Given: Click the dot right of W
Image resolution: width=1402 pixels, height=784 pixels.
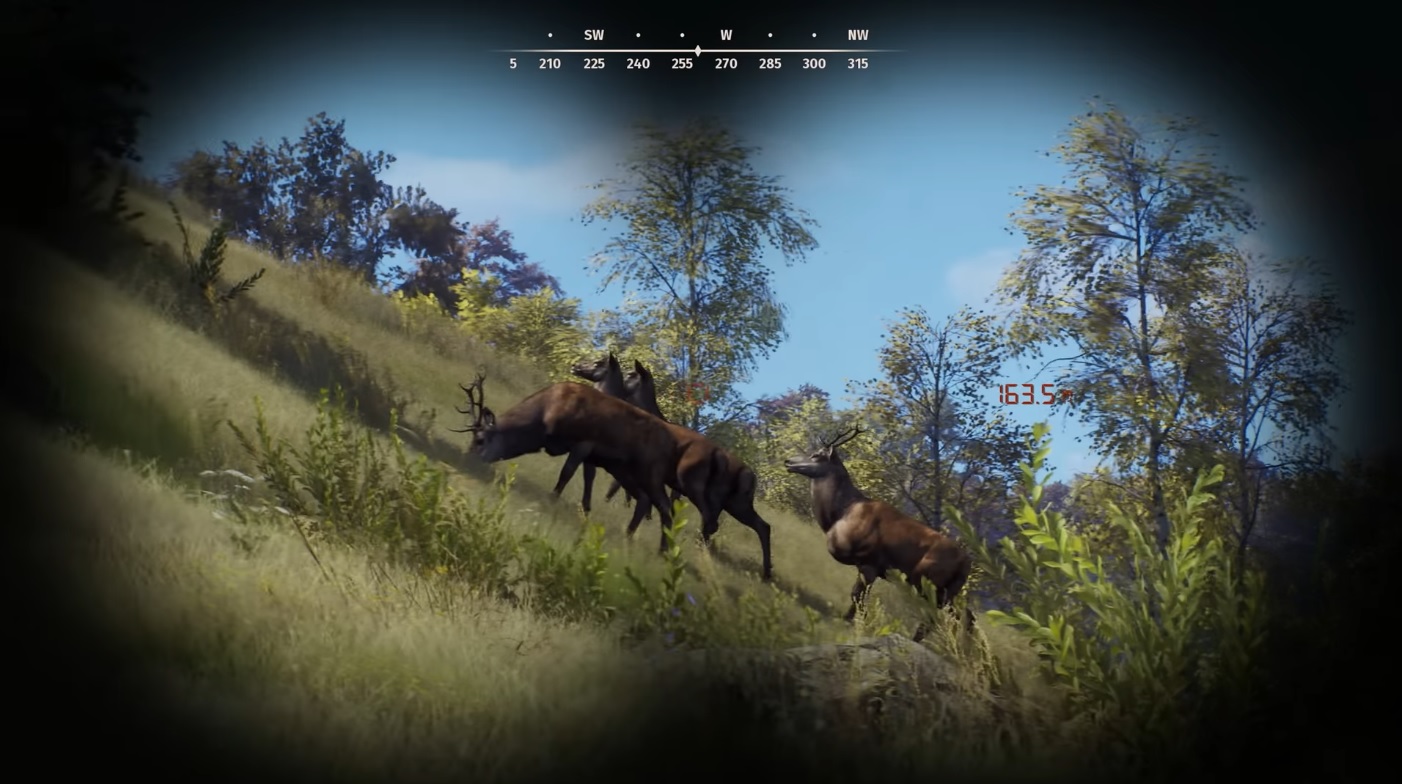Looking at the screenshot, I should pos(770,34).
